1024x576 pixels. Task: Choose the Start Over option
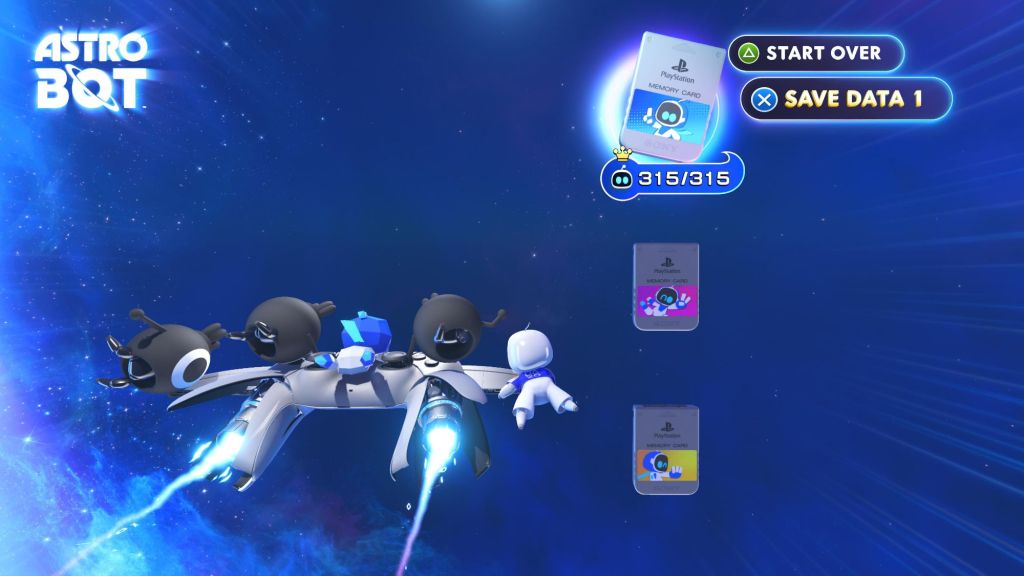click(x=815, y=53)
